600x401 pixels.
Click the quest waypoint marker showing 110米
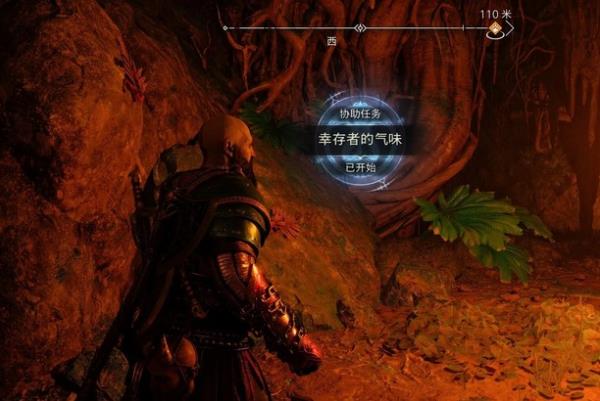point(495,31)
